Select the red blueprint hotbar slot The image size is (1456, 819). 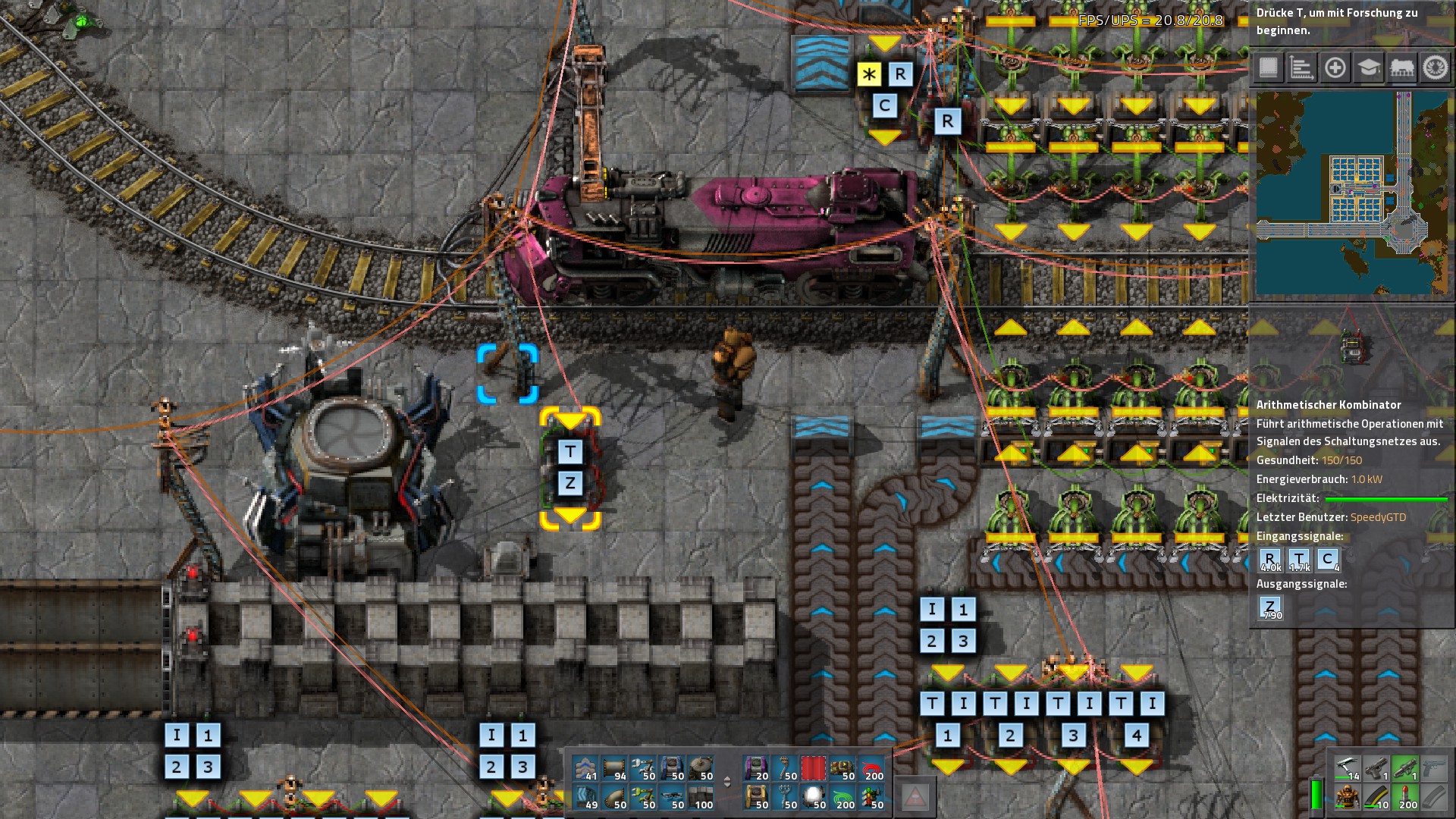tap(814, 769)
